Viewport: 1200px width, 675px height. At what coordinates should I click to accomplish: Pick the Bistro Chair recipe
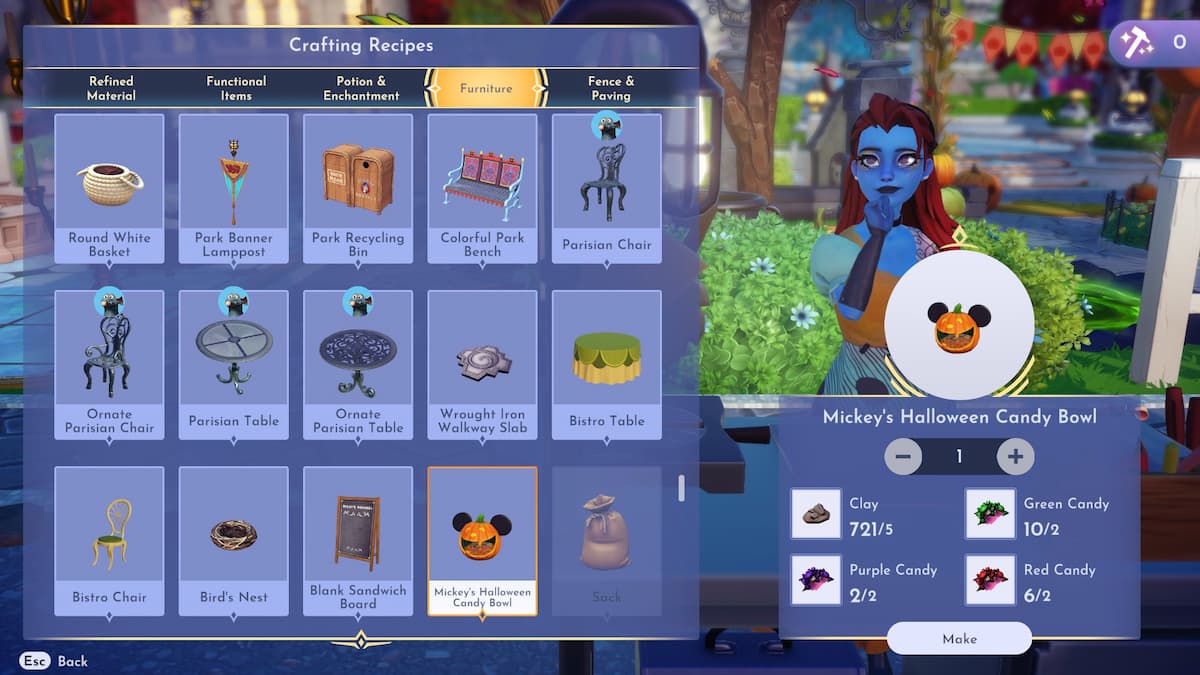pyautogui.click(x=109, y=540)
